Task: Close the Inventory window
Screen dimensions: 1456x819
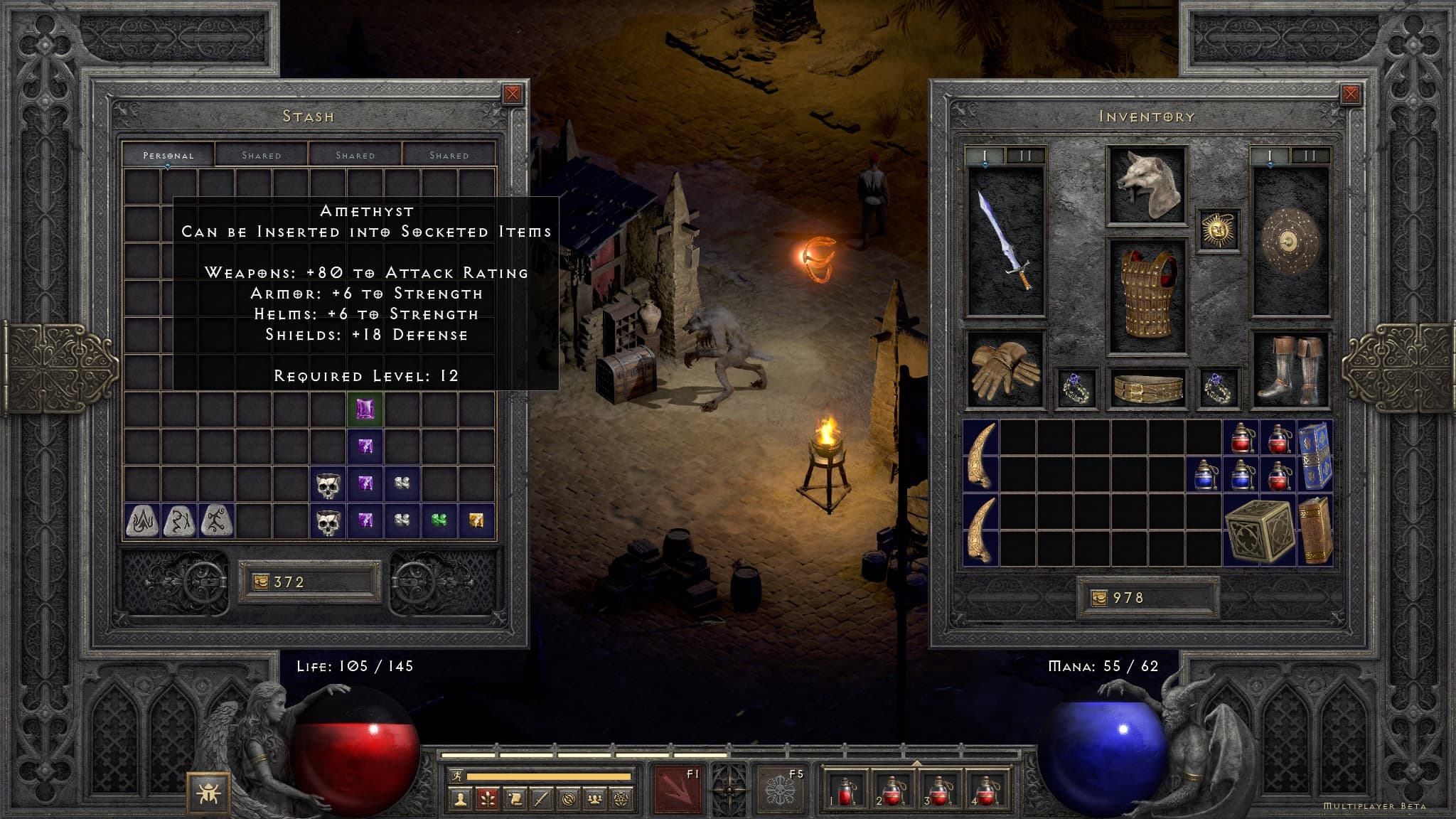Action: click(x=1351, y=94)
